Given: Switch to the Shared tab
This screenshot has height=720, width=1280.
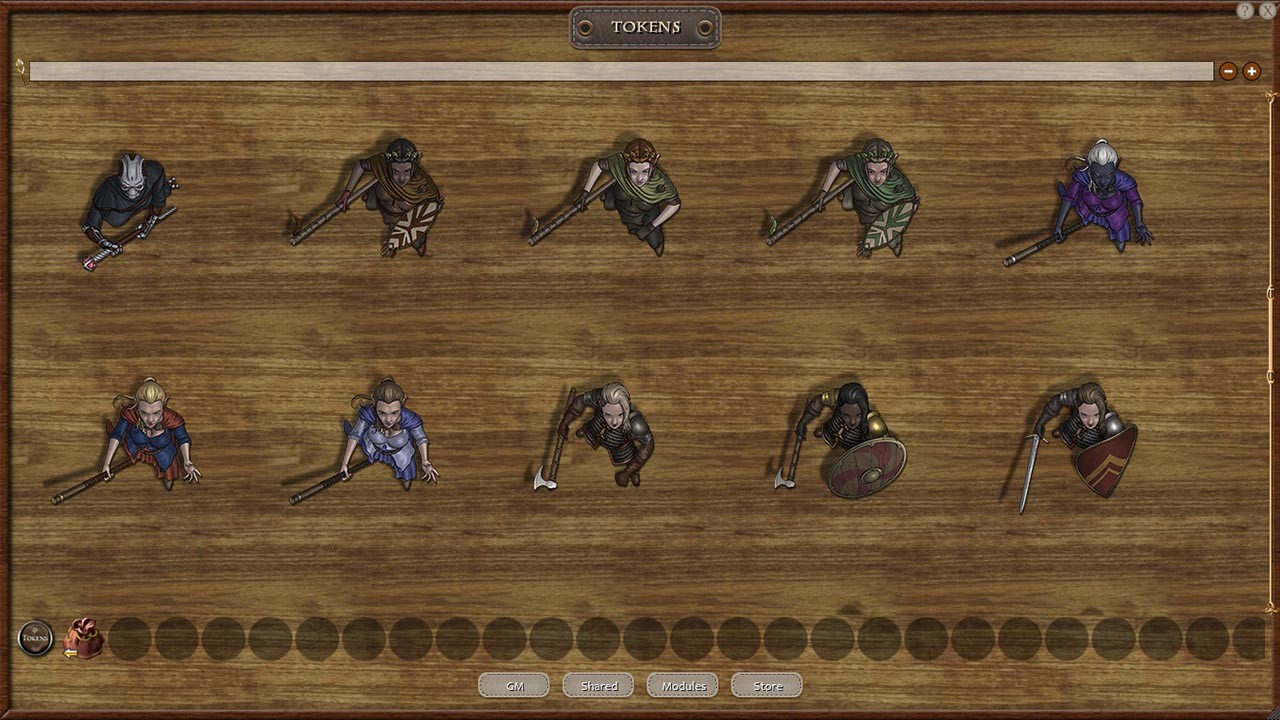Looking at the screenshot, I should click(597, 685).
